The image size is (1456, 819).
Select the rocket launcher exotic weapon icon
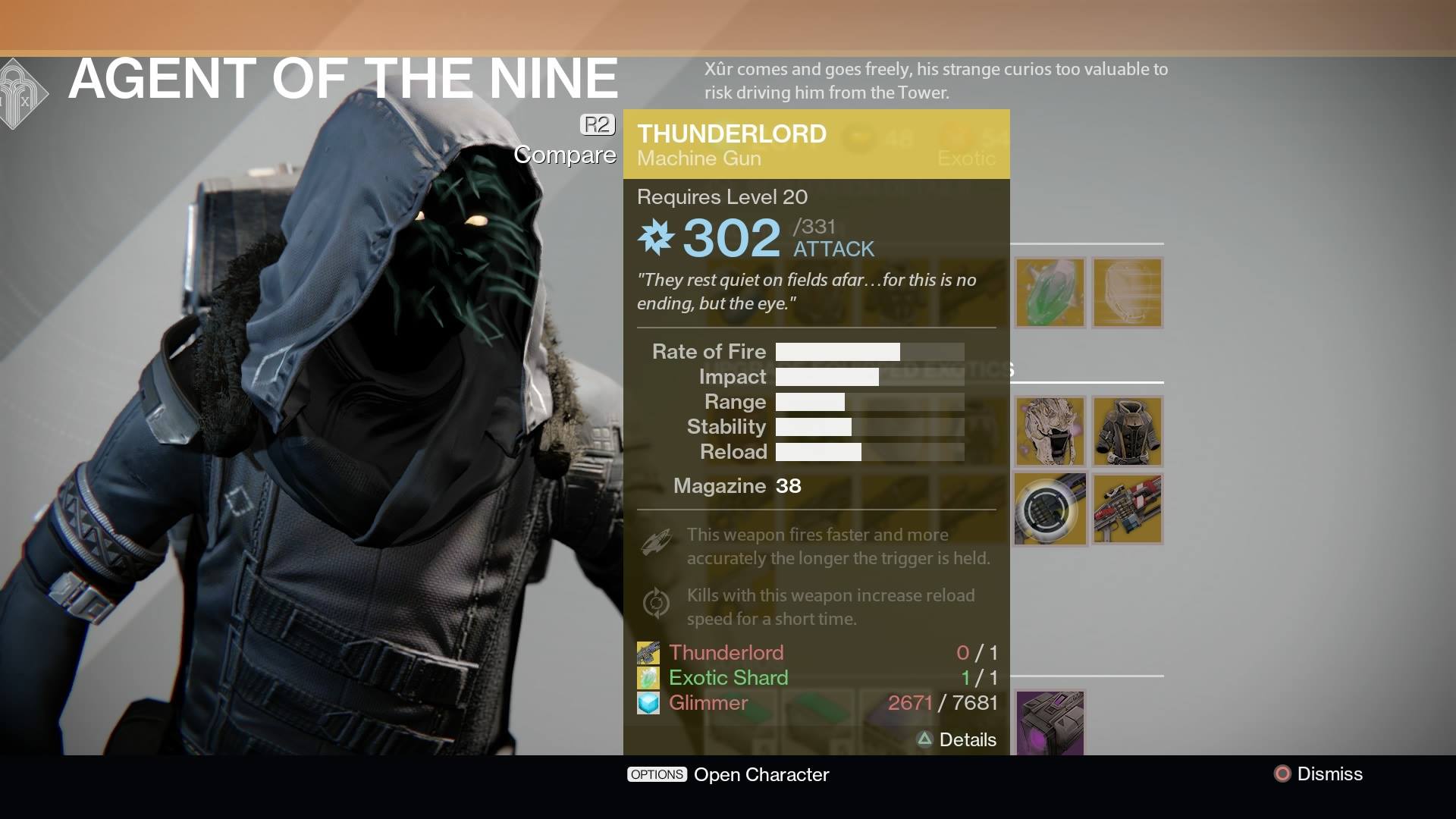pyautogui.click(x=1126, y=509)
